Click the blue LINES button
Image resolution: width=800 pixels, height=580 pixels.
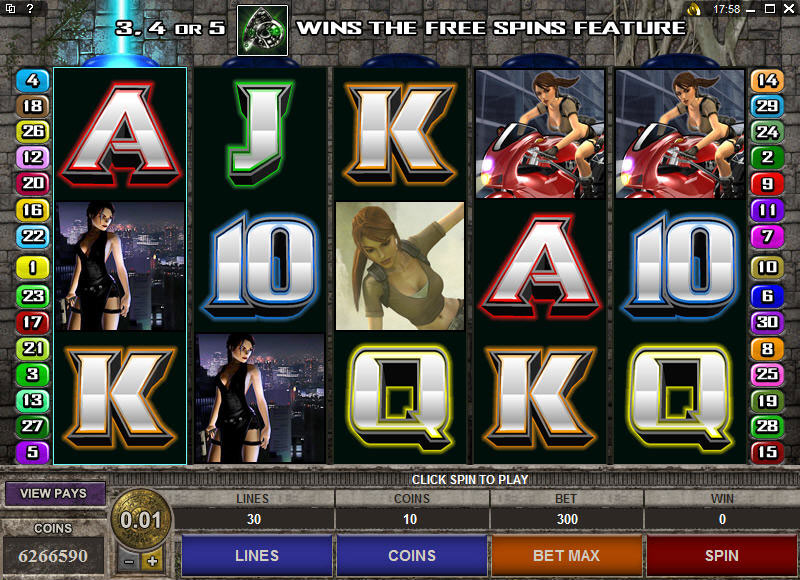pos(256,556)
